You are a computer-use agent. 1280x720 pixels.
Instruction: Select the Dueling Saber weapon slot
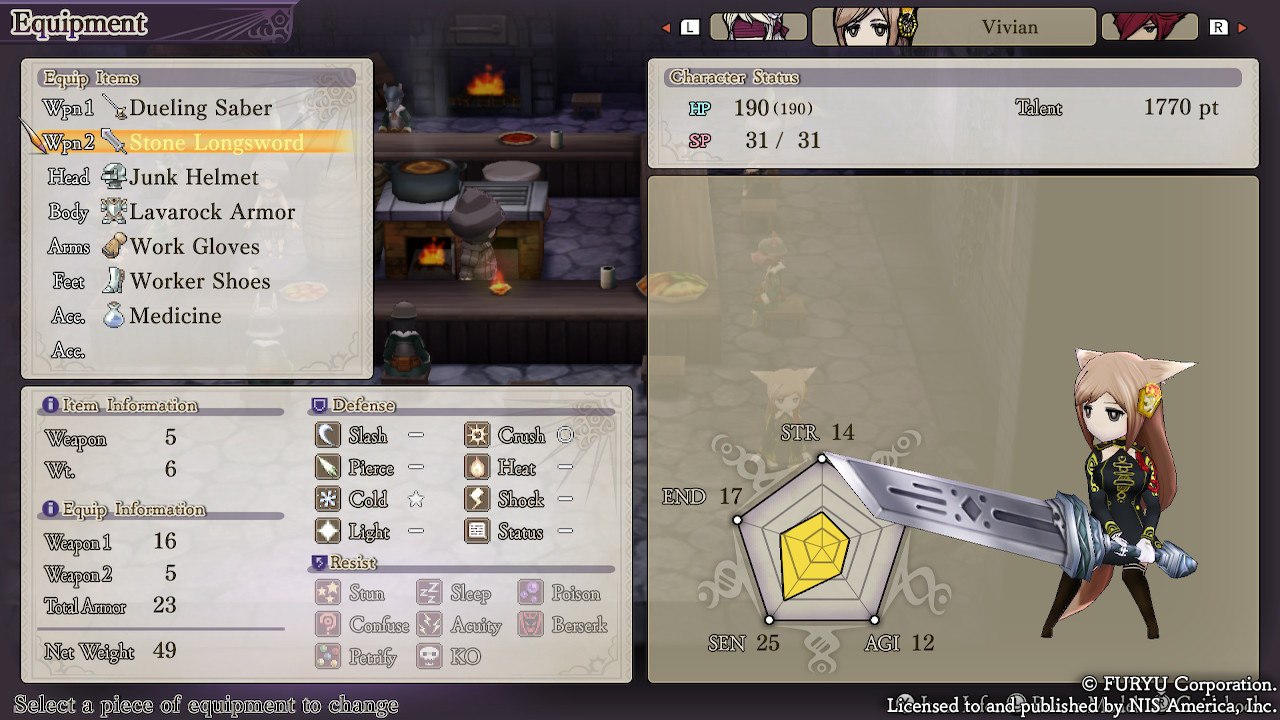200,108
